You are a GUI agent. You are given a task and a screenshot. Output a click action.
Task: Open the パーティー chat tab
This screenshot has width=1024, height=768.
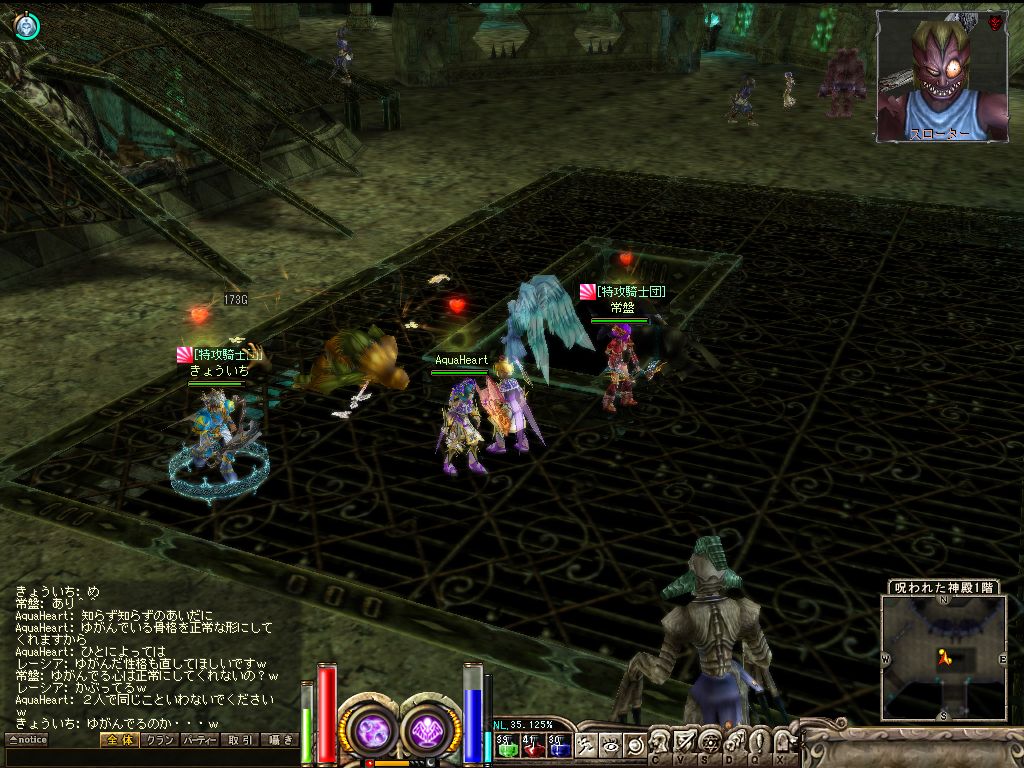[x=200, y=740]
